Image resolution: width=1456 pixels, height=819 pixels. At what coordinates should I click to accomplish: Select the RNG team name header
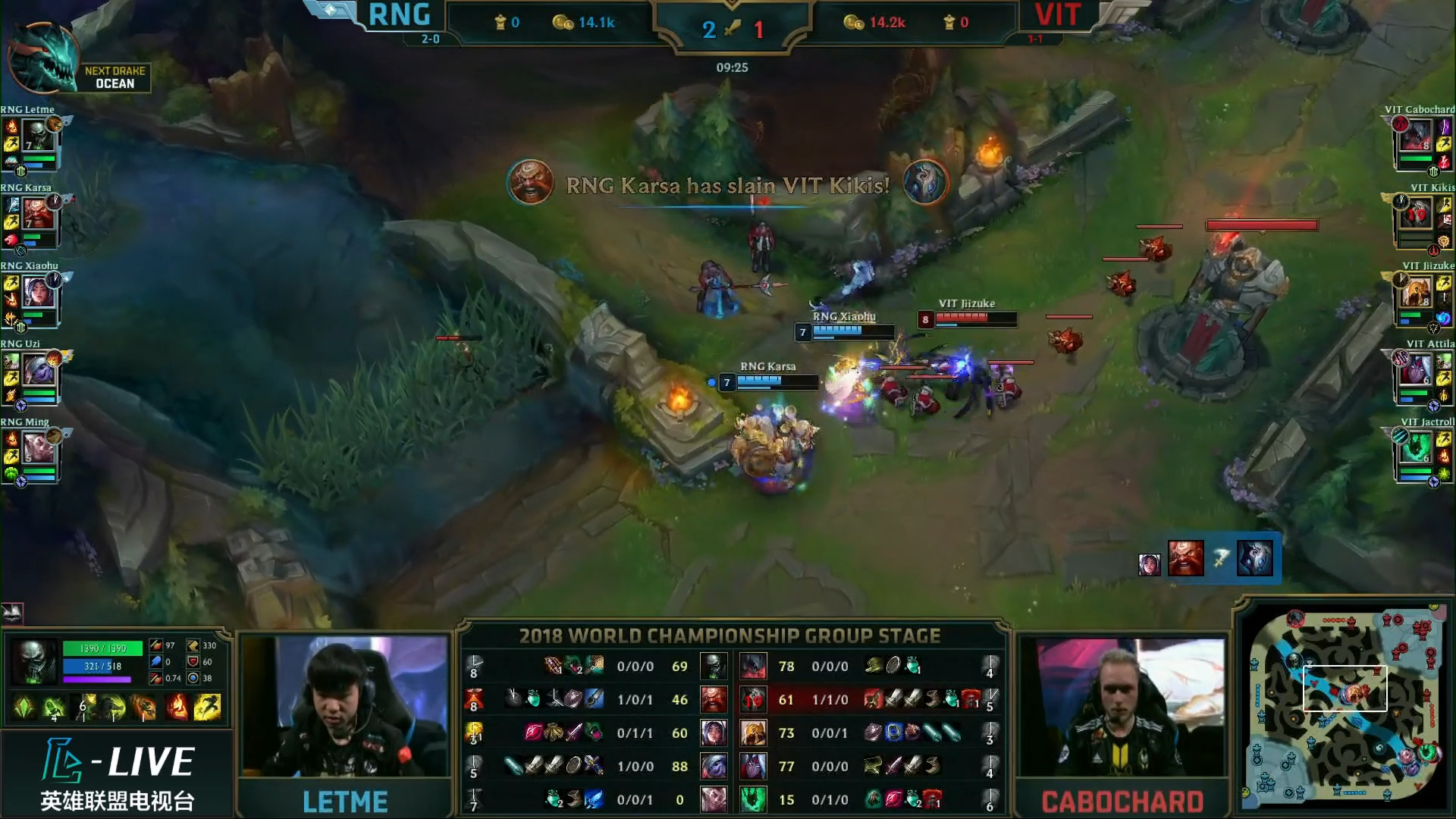click(399, 14)
